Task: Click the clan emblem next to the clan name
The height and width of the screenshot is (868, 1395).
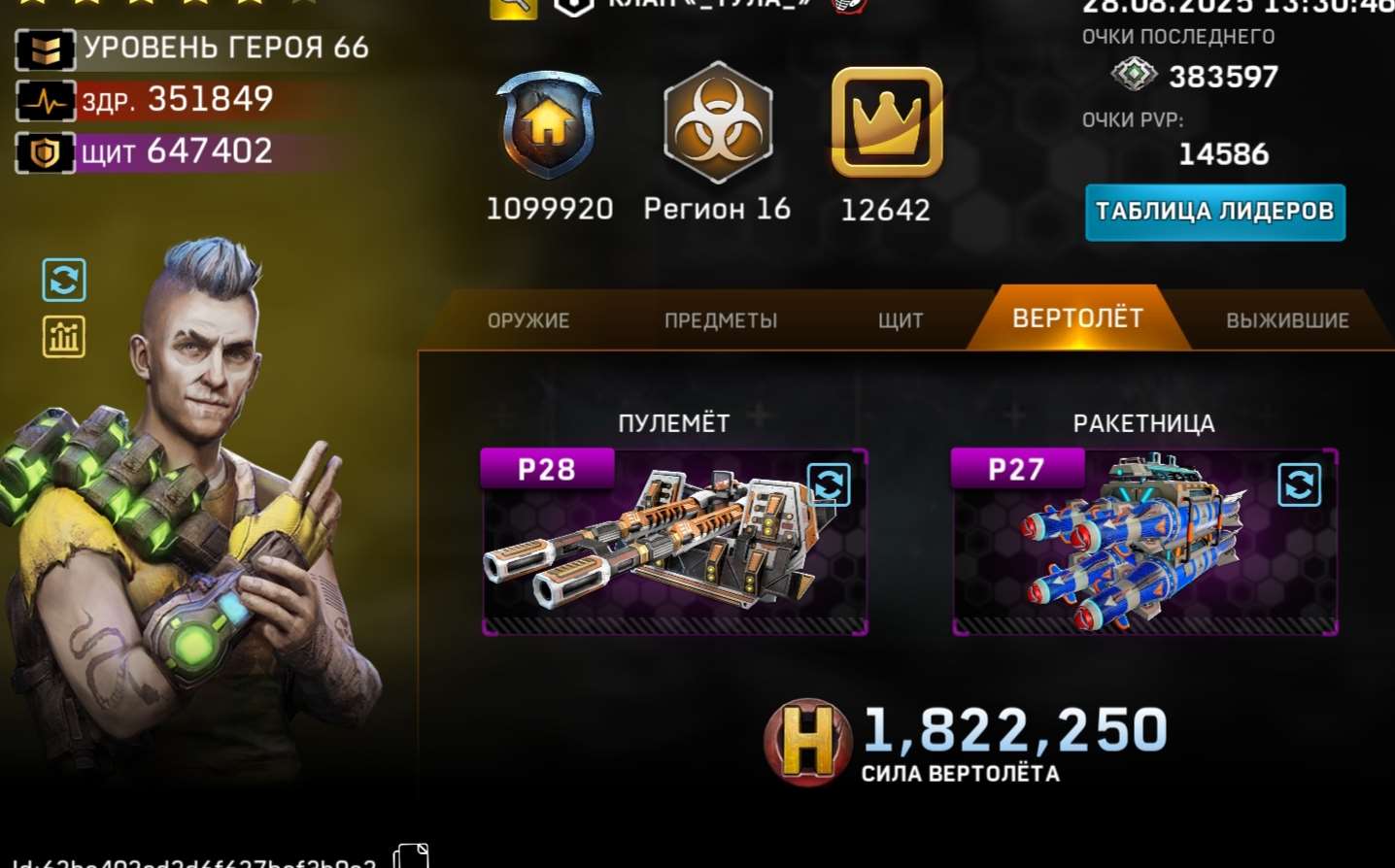Action: point(572,8)
